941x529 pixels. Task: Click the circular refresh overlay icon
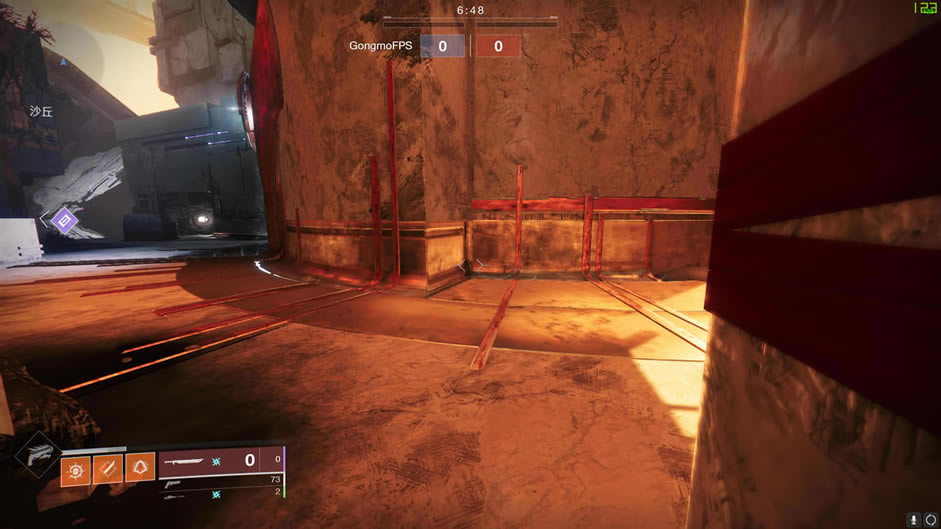click(x=931, y=520)
